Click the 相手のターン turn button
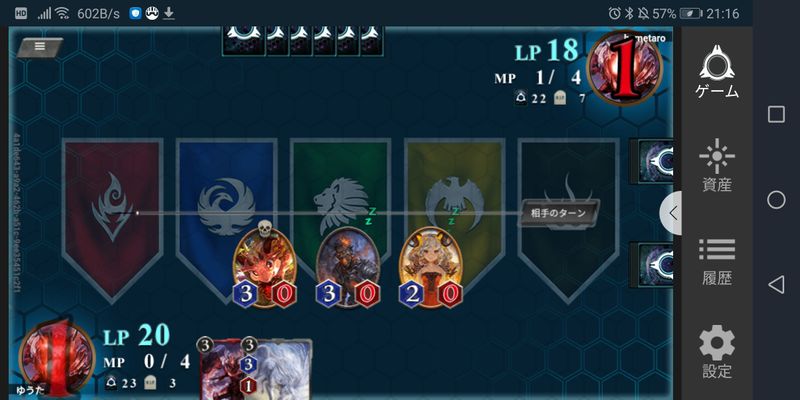 (x=559, y=213)
